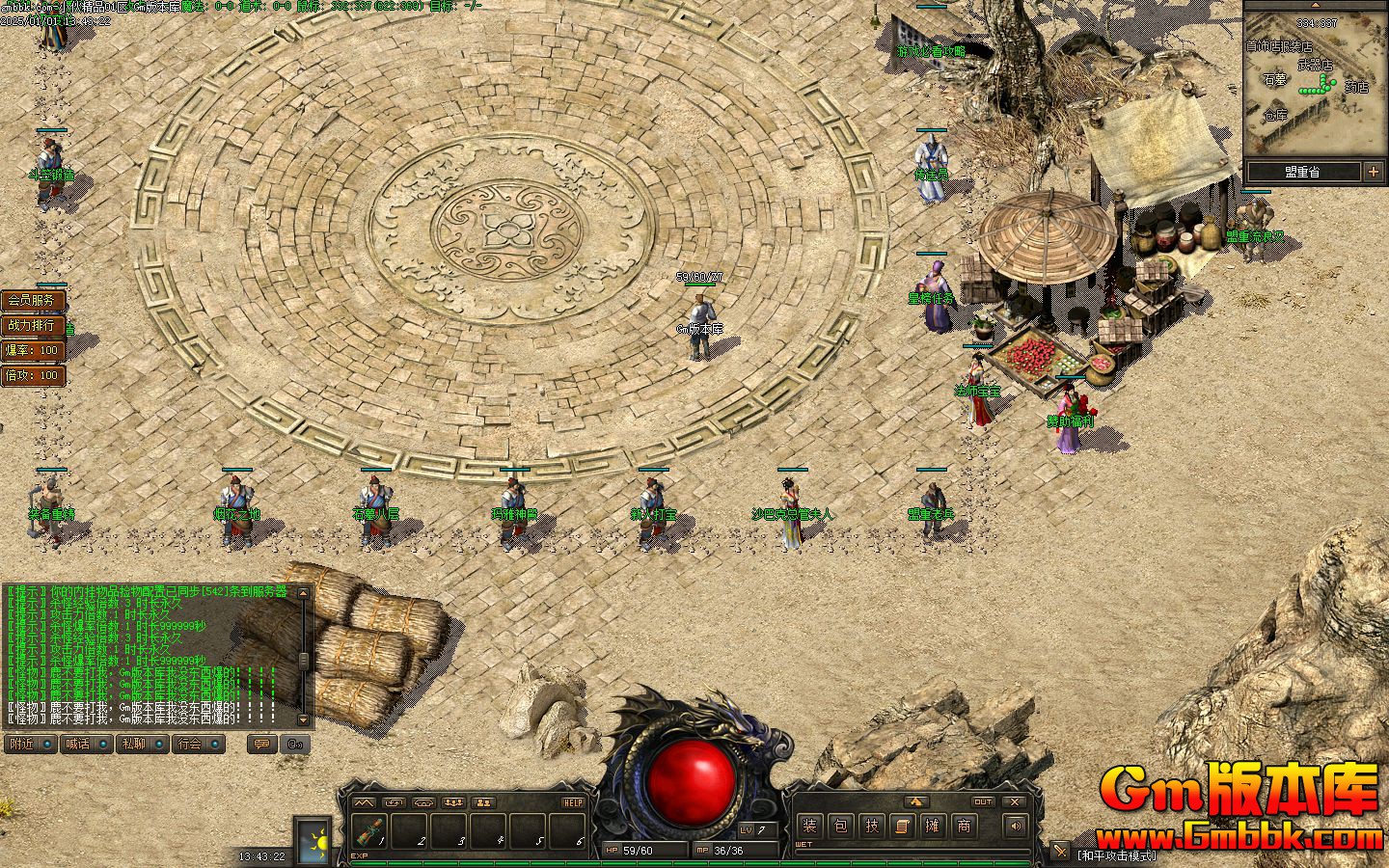Viewport: 1389px width, 868px height.
Task: Toggle the 喊话 shout channel
Action: [x=86, y=744]
